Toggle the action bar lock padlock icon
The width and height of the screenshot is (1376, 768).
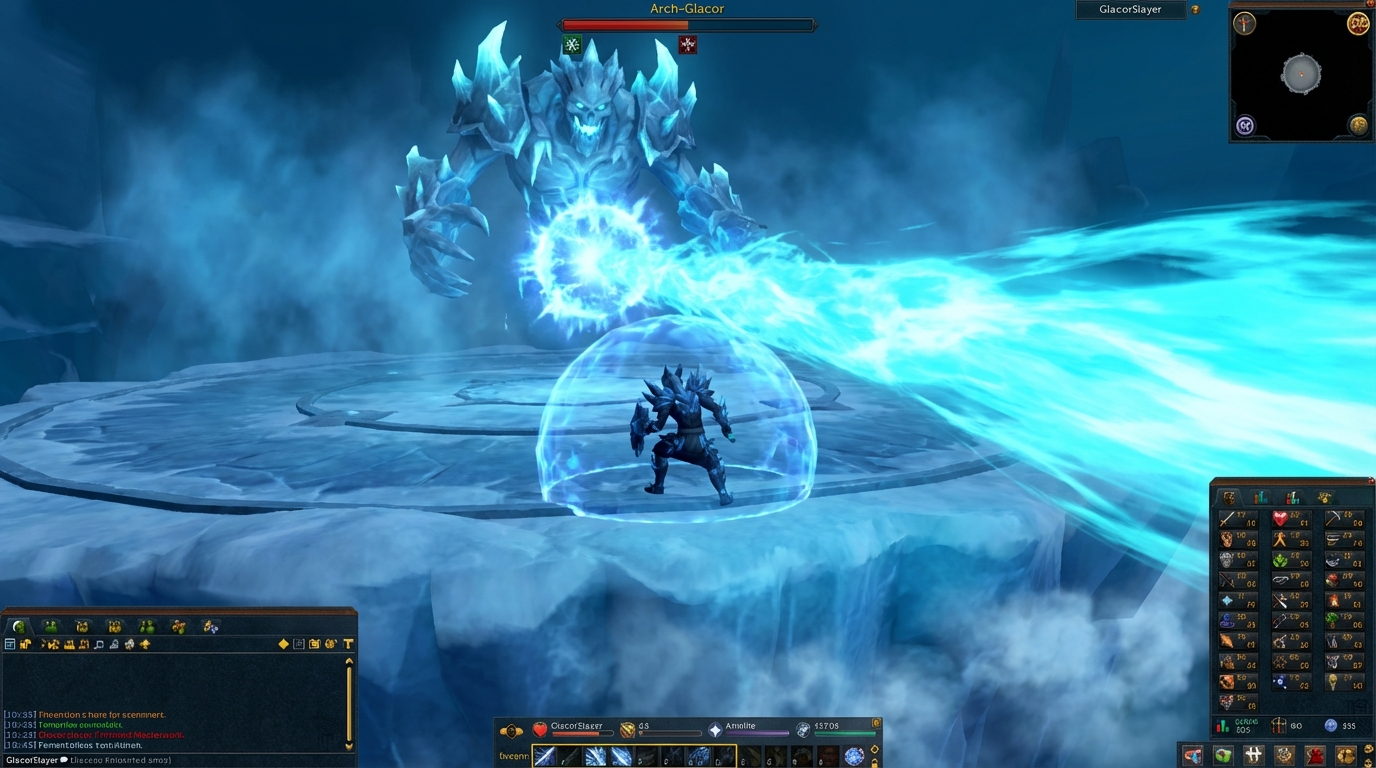click(875, 762)
